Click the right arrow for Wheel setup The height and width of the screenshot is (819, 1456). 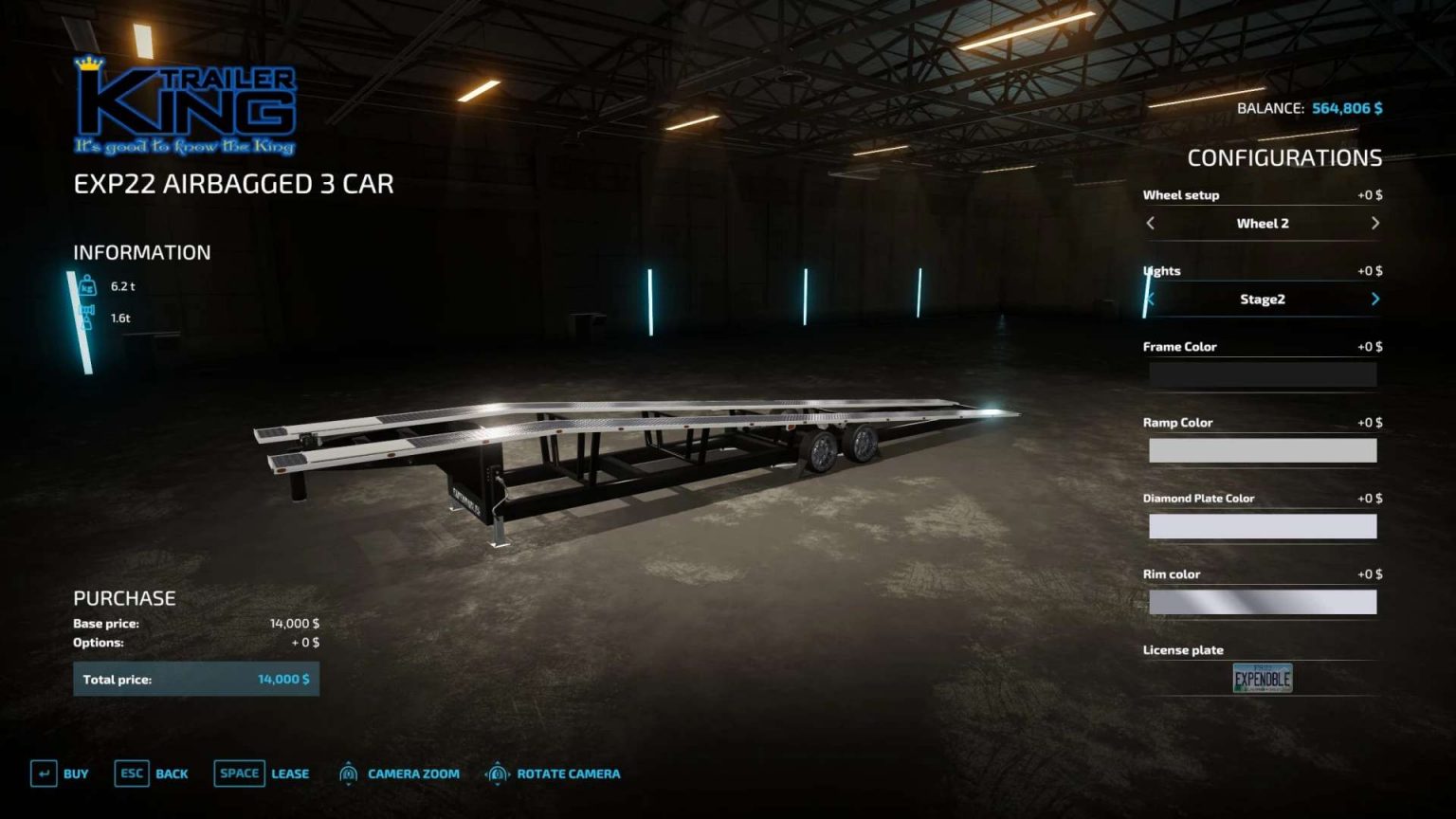(1376, 224)
